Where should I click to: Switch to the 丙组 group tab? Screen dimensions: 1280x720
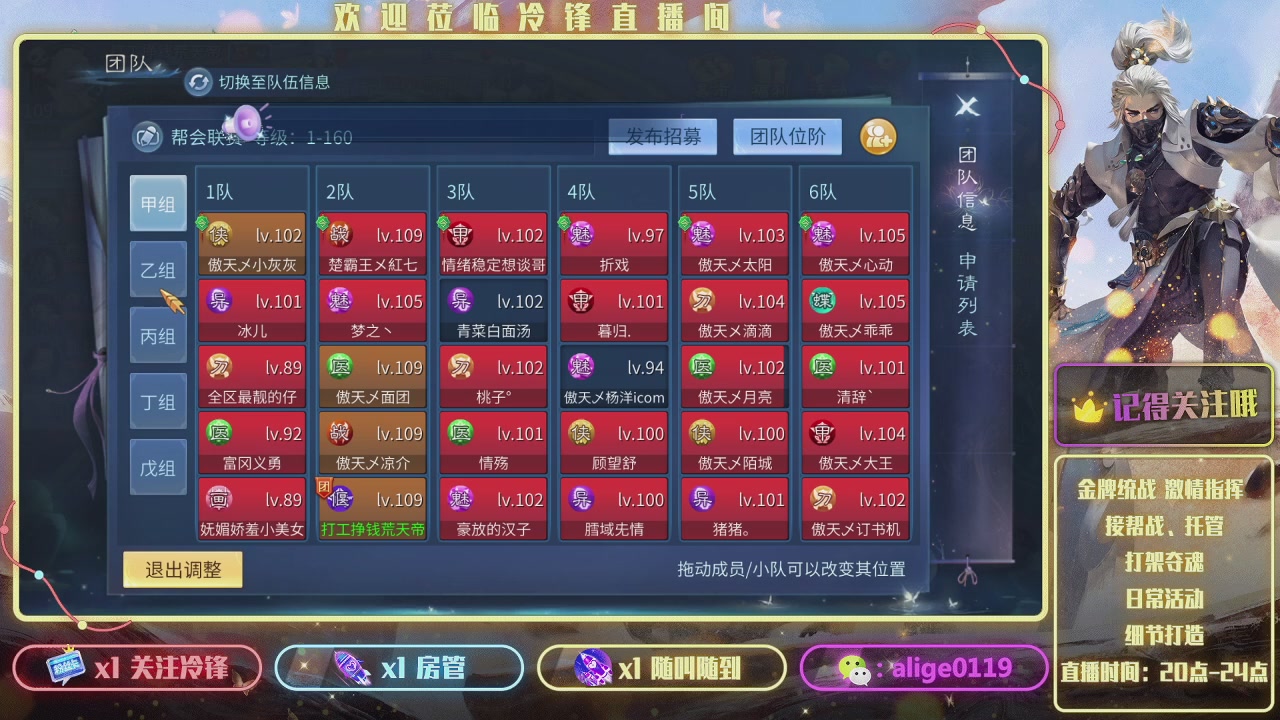click(x=158, y=335)
